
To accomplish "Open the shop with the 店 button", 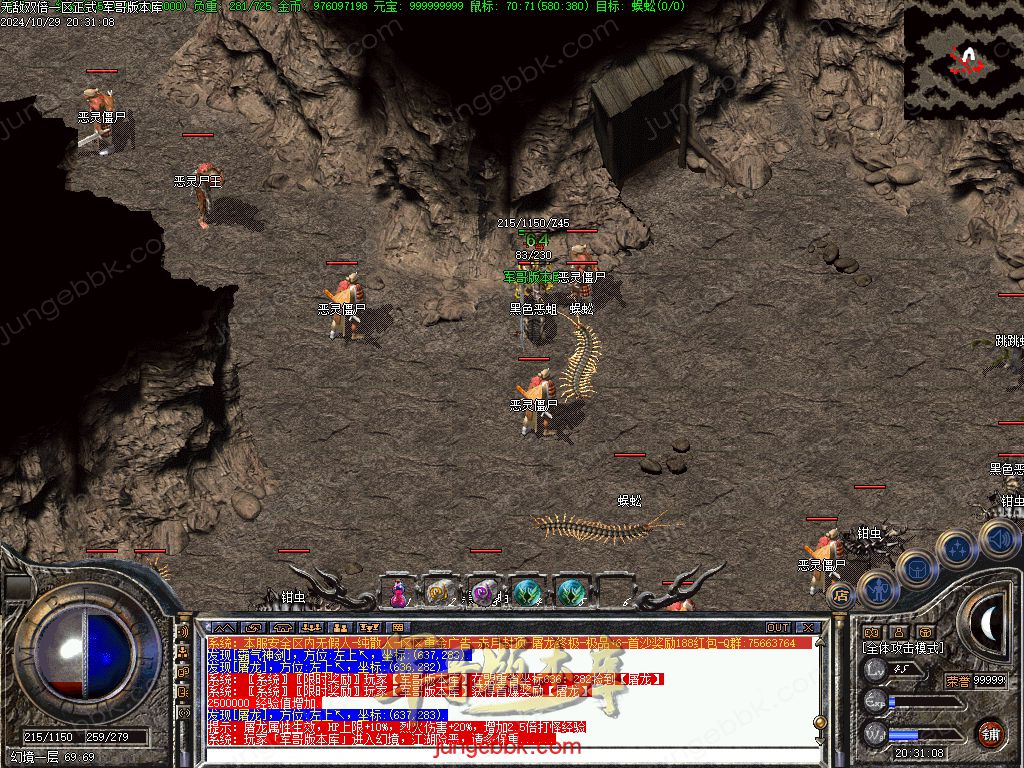I will click(x=840, y=596).
